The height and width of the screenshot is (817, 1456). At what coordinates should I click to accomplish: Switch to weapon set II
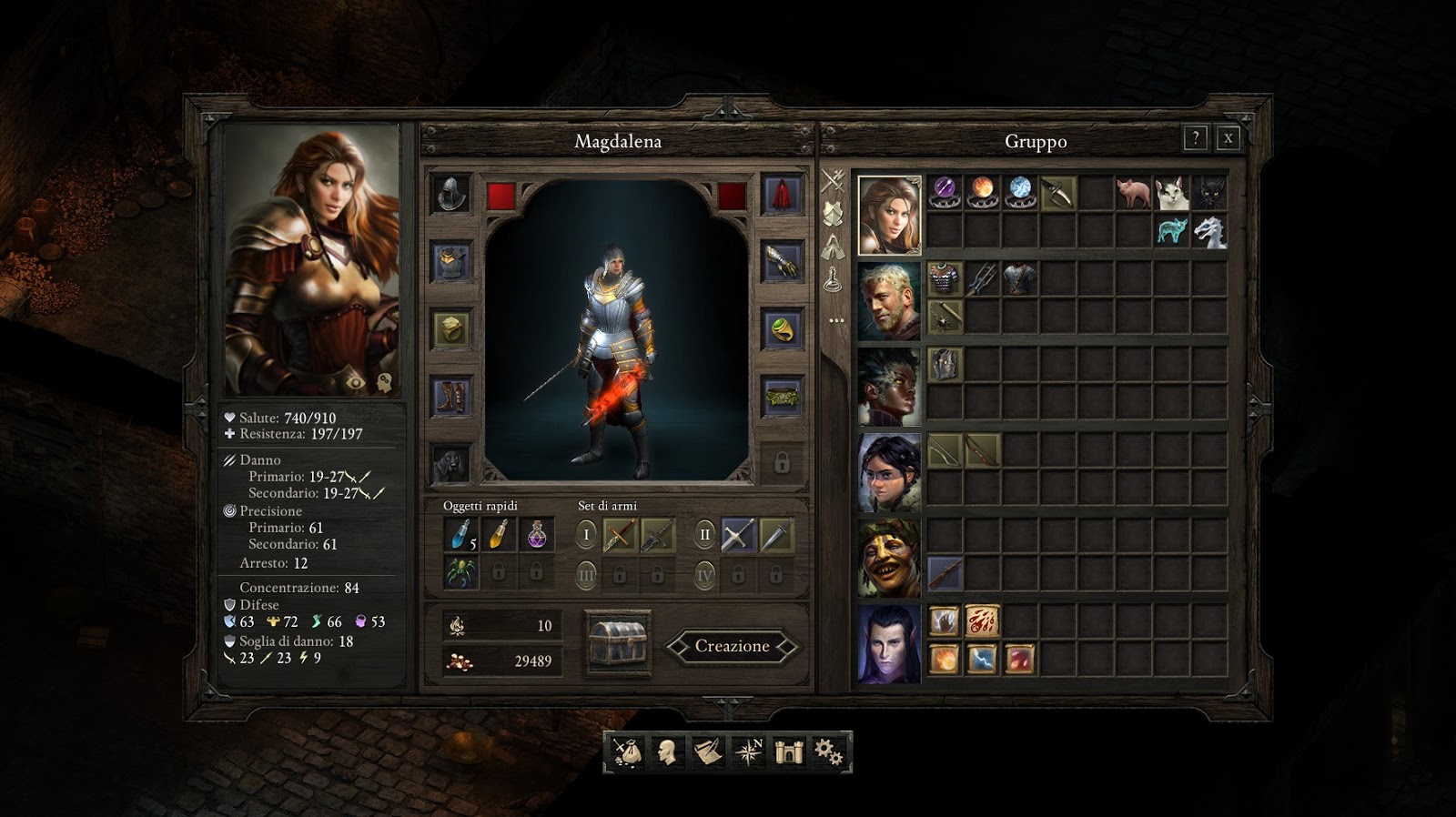tap(704, 535)
